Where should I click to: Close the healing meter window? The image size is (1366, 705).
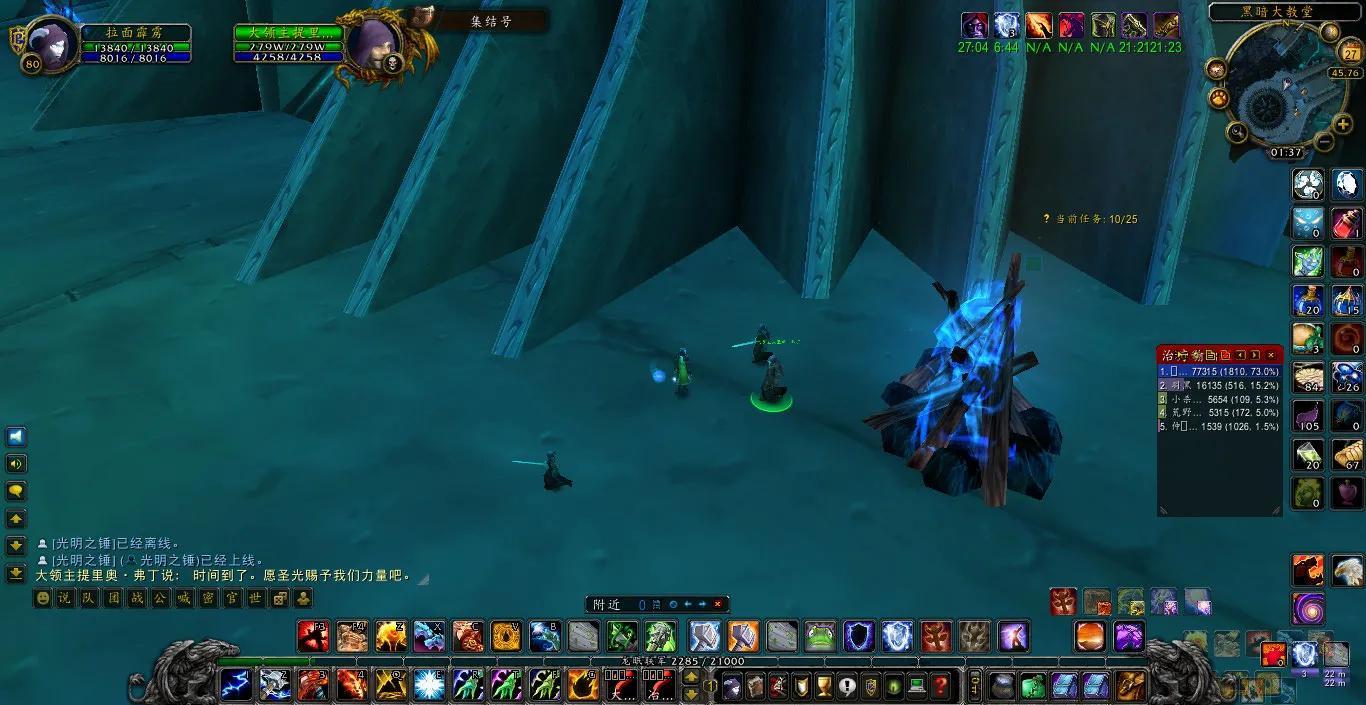coord(1271,355)
